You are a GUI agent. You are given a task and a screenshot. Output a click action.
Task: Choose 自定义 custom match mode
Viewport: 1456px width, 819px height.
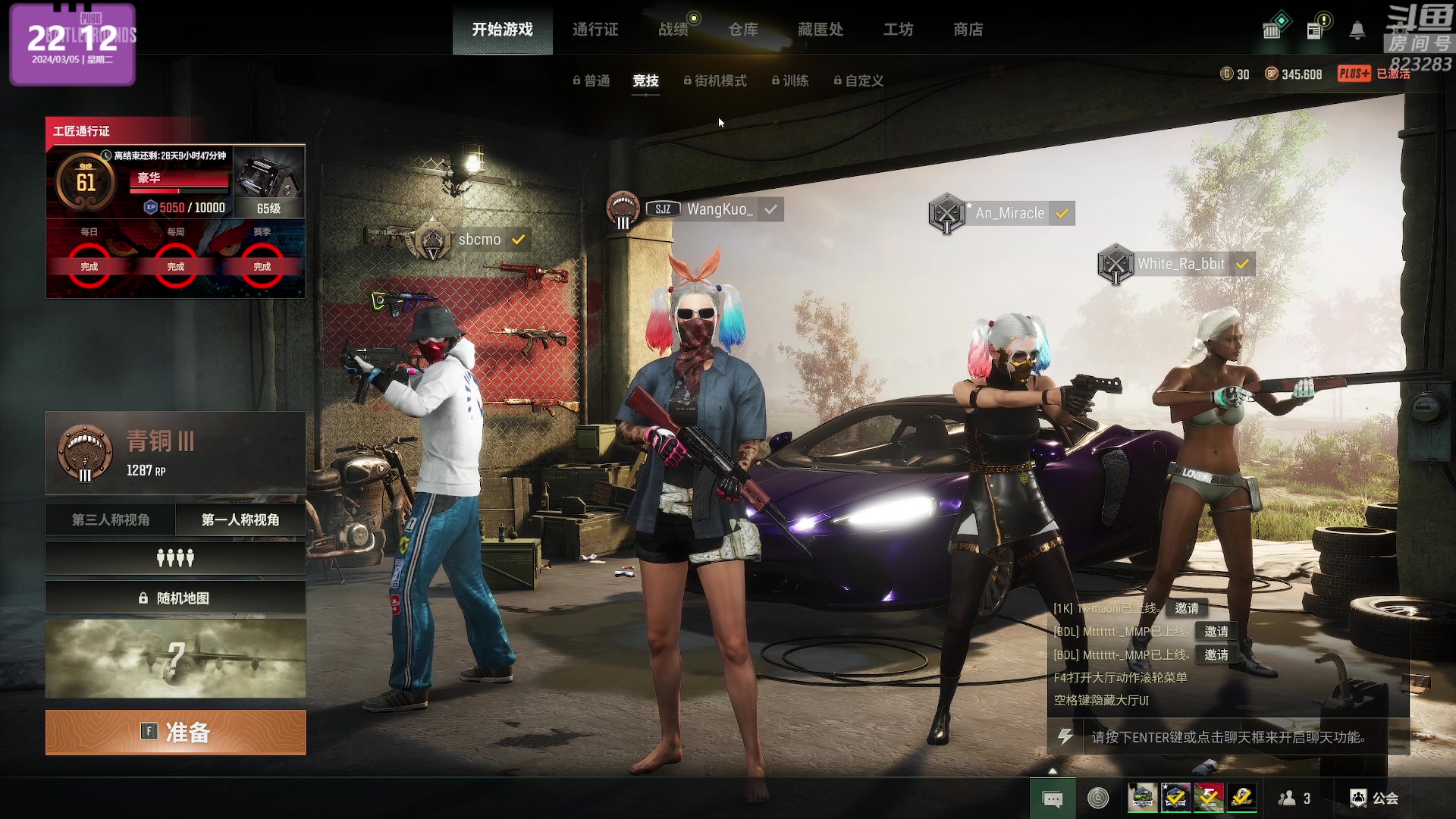coord(859,81)
